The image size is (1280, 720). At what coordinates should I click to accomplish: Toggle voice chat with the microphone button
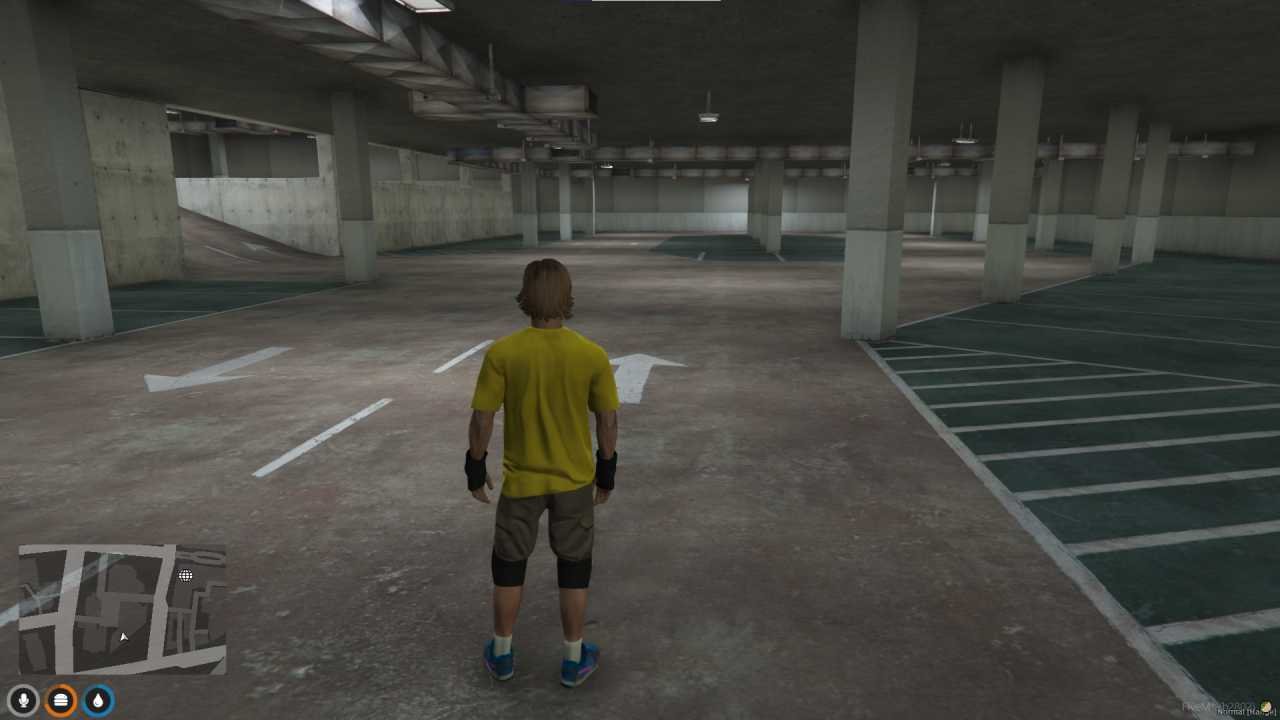[x=24, y=699]
